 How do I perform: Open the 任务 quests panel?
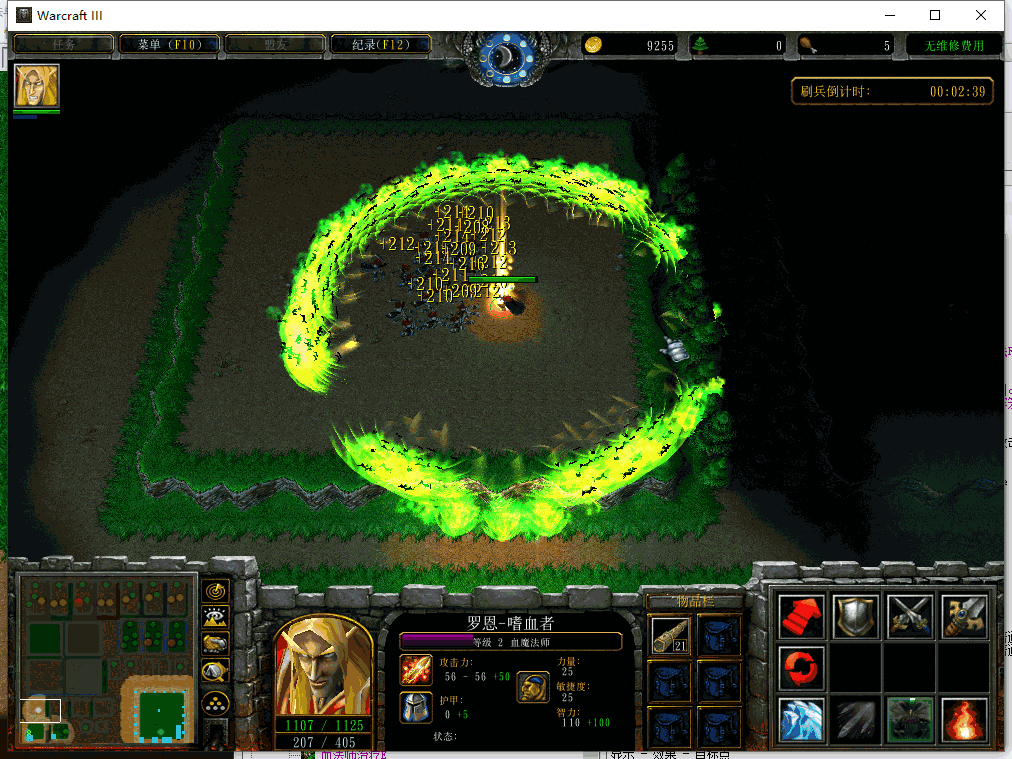63,44
